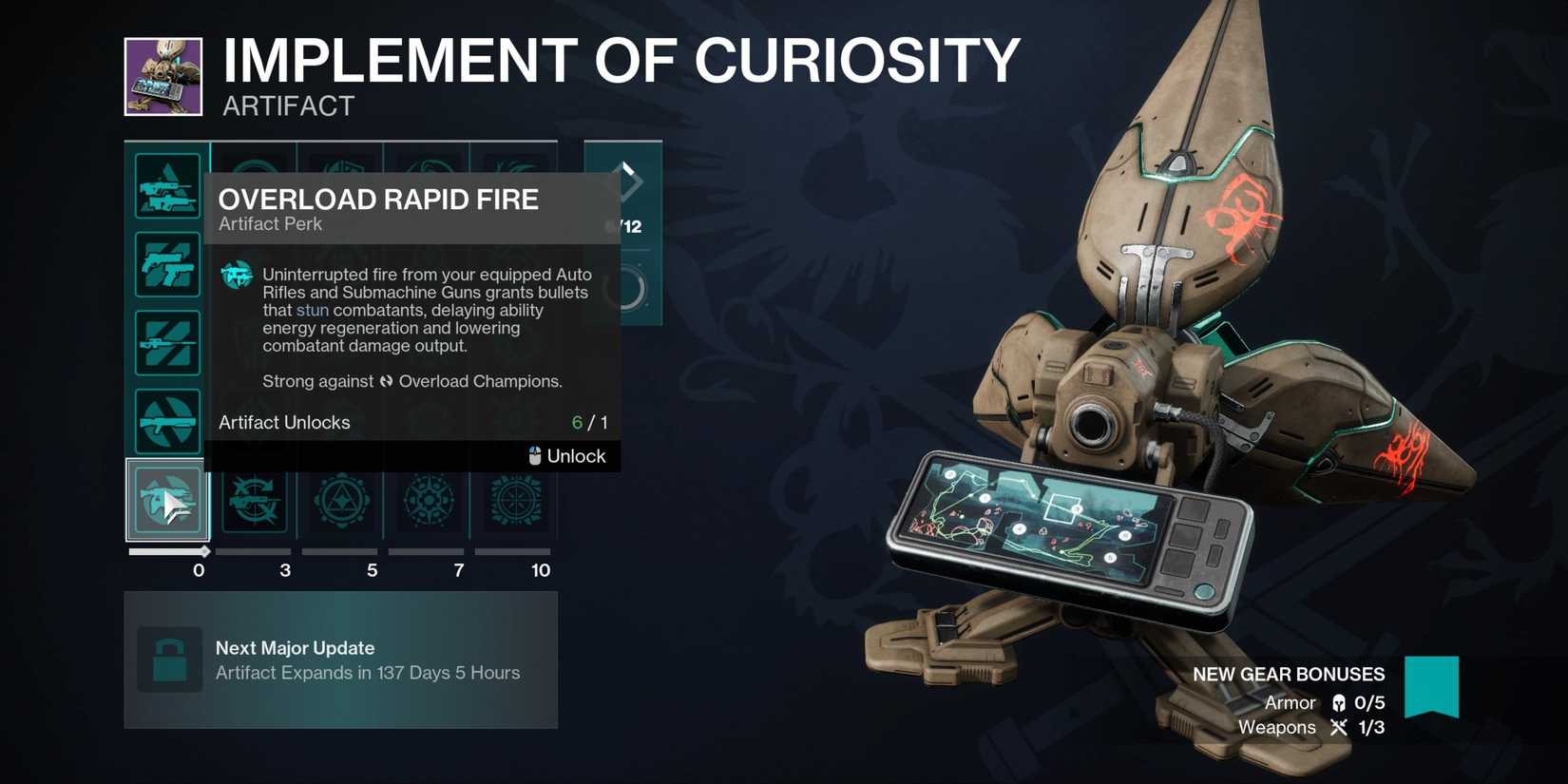
Task: Click the crossed-swords icon next to Weapons bonus
Action: (1340, 727)
